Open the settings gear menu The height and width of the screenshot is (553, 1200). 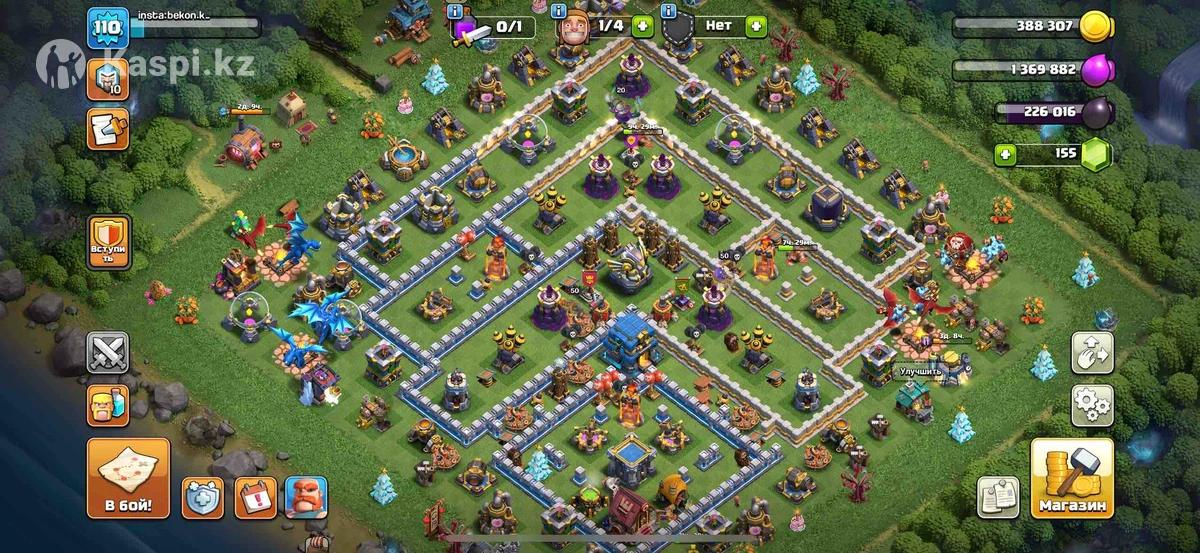click(x=1092, y=403)
